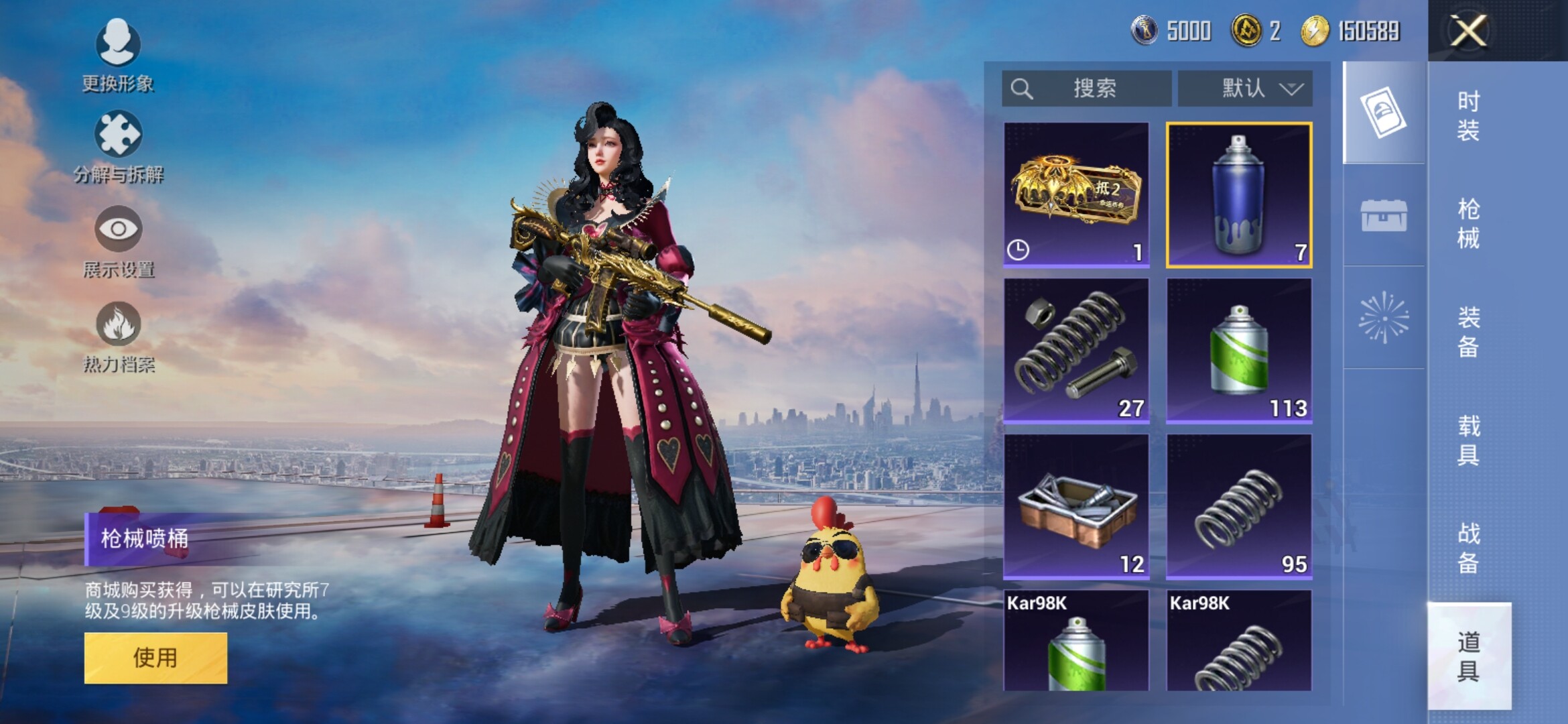Select the Kar98K green spray can

point(1076,642)
